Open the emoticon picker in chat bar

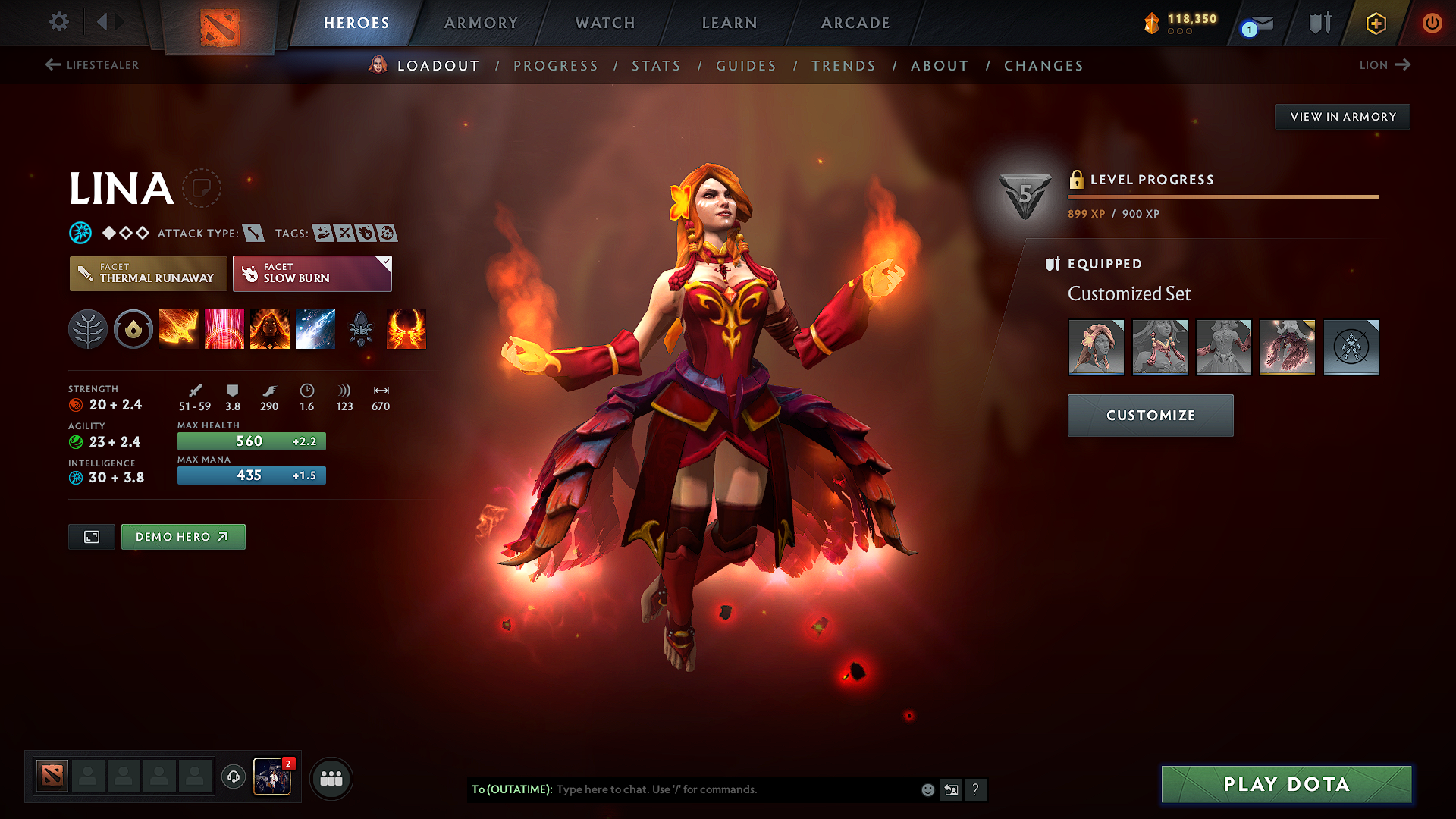point(927,789)
